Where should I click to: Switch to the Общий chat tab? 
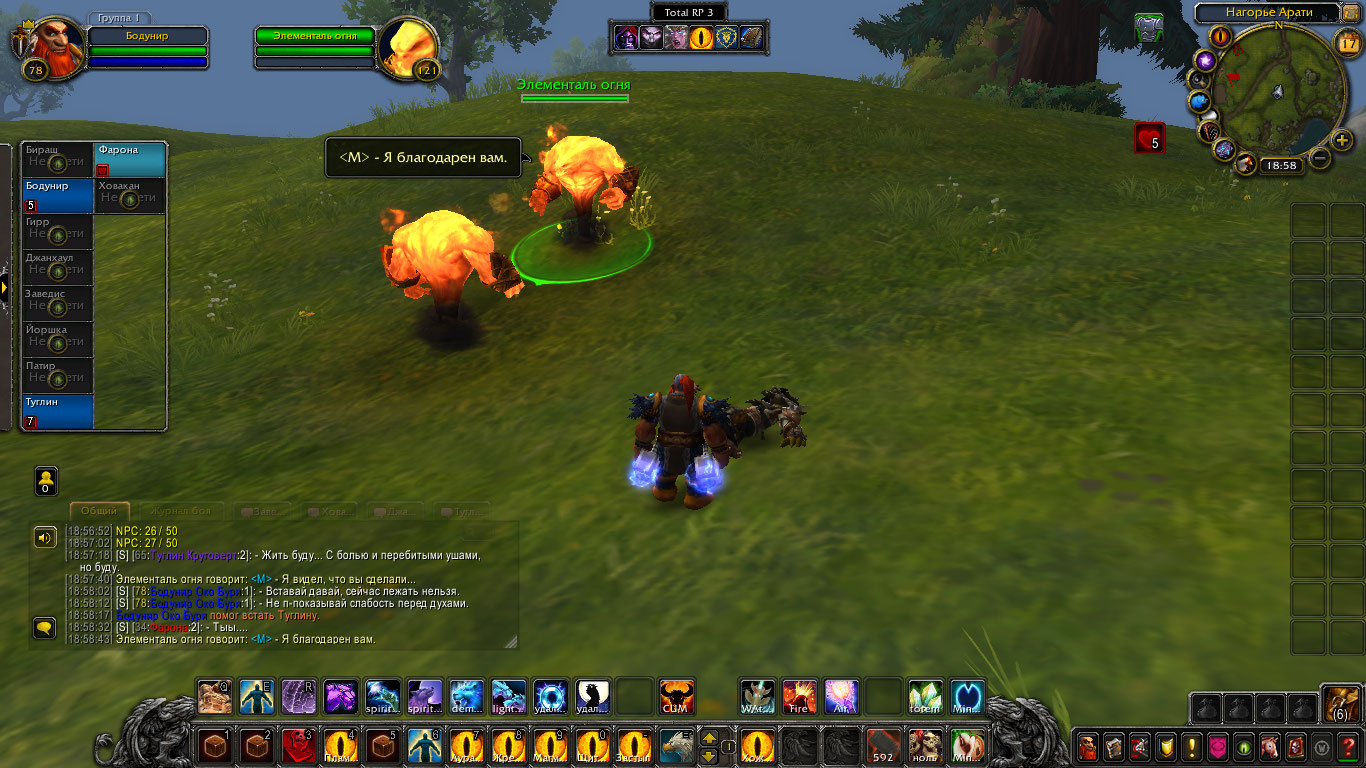[x=99, y=511]
